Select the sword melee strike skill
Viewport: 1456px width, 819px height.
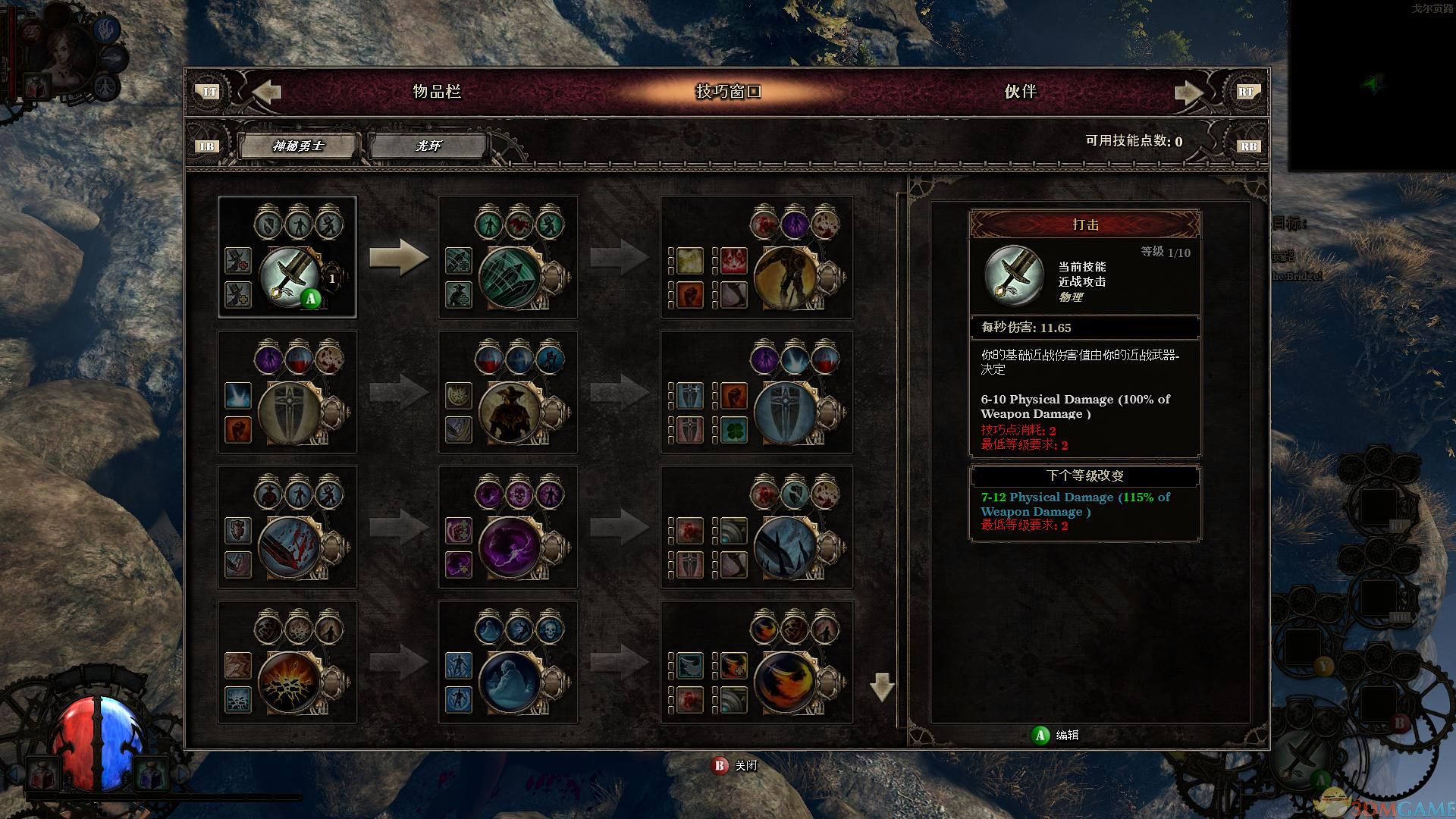(x=289, y=276)
